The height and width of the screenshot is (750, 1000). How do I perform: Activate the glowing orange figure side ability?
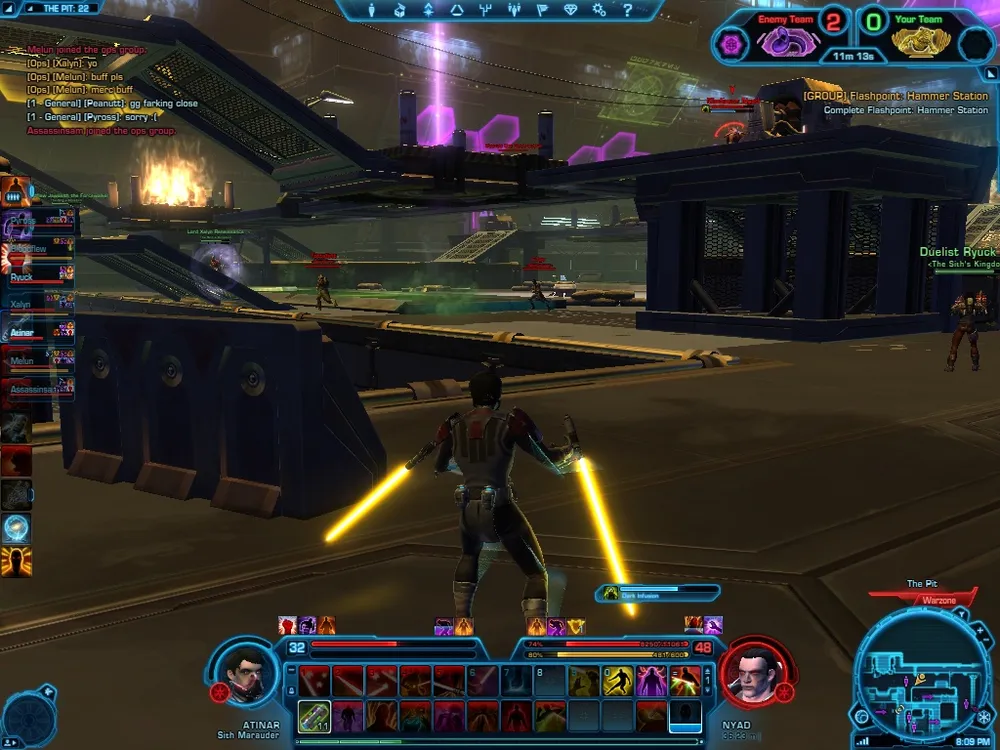[16, 561]
